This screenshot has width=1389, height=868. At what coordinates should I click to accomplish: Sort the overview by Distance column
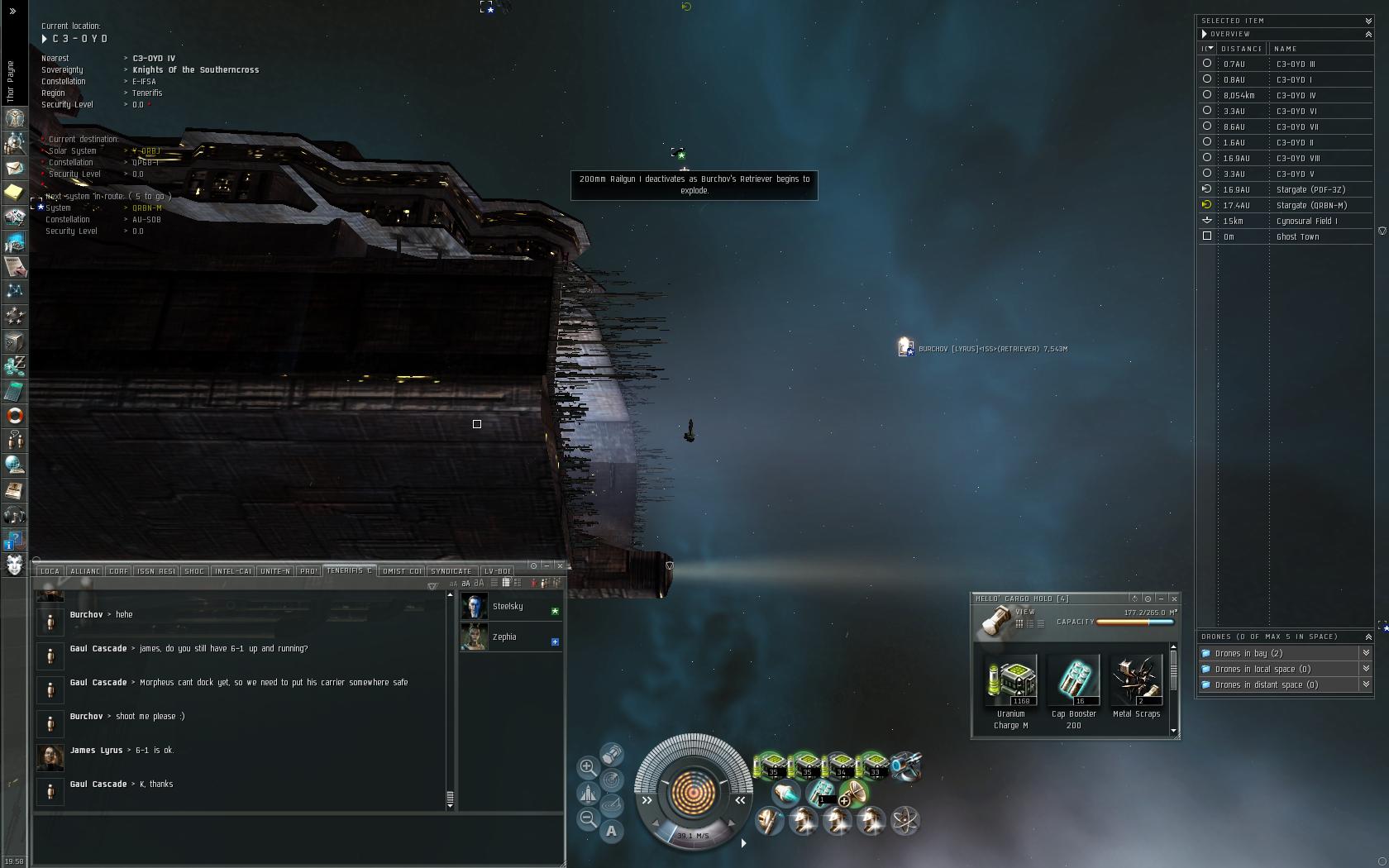[x=1241, y=49]
